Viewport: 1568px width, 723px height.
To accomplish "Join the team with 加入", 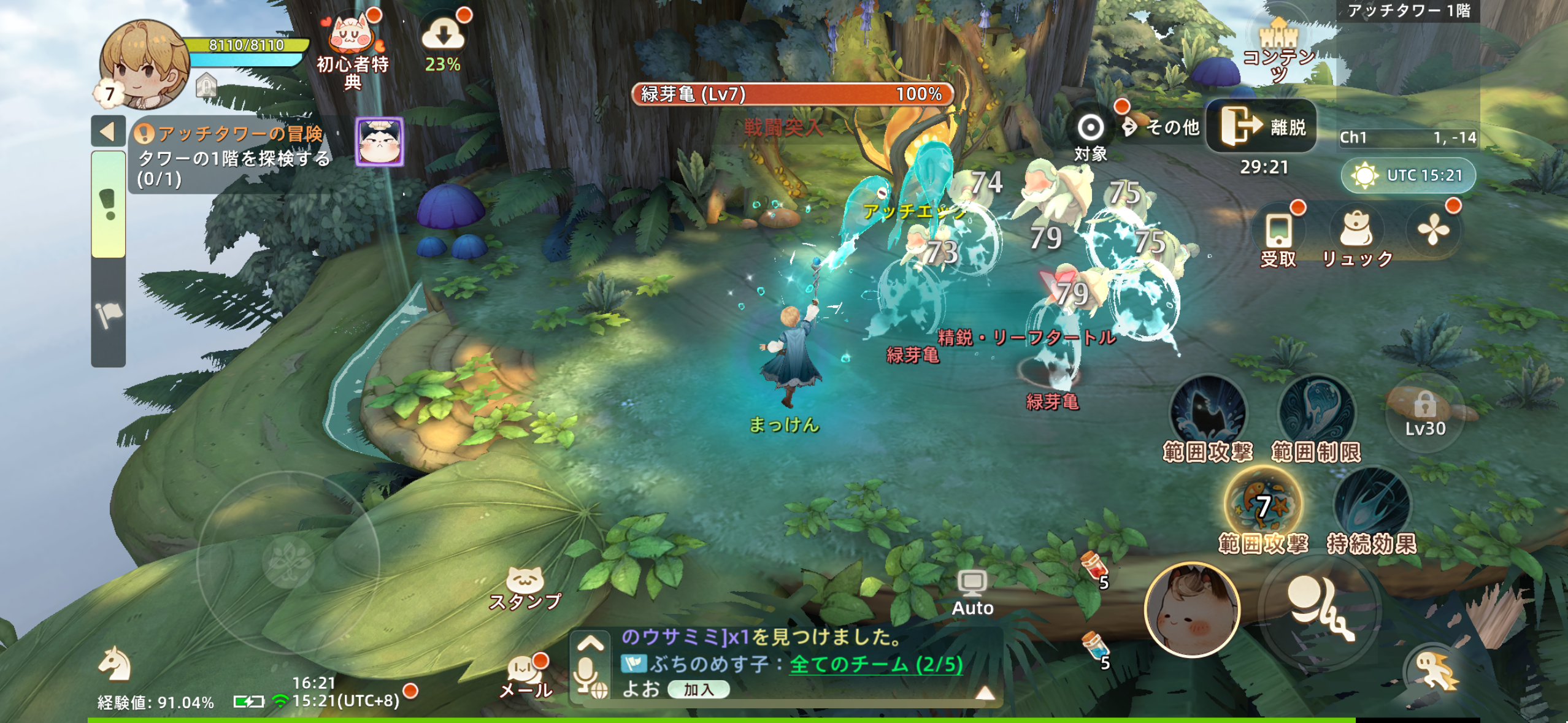I will [x=698, y=690].
